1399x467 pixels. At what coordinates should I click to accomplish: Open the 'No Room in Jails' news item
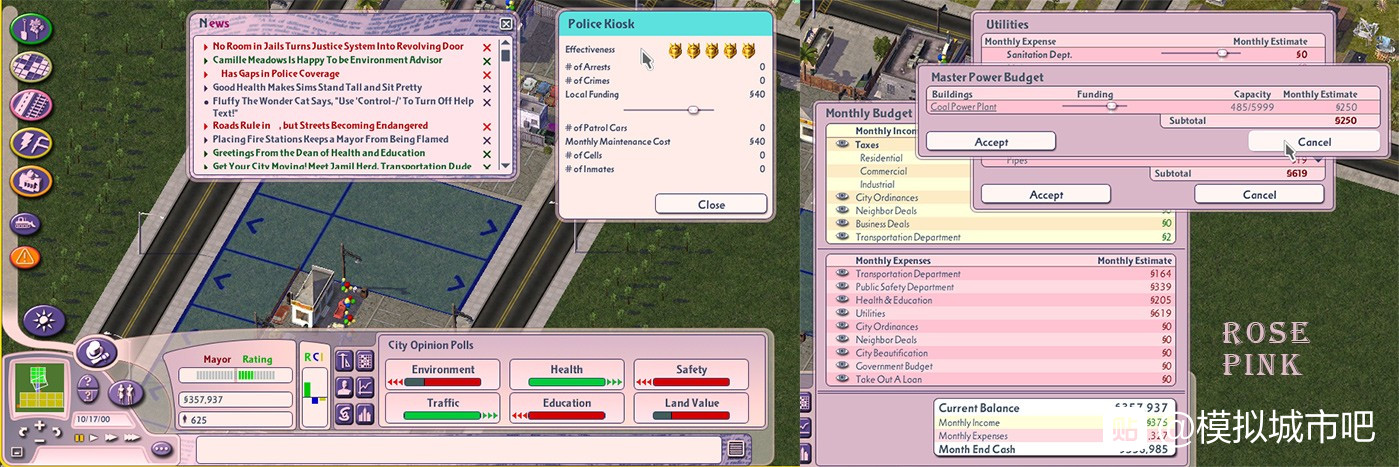[338, 47]
